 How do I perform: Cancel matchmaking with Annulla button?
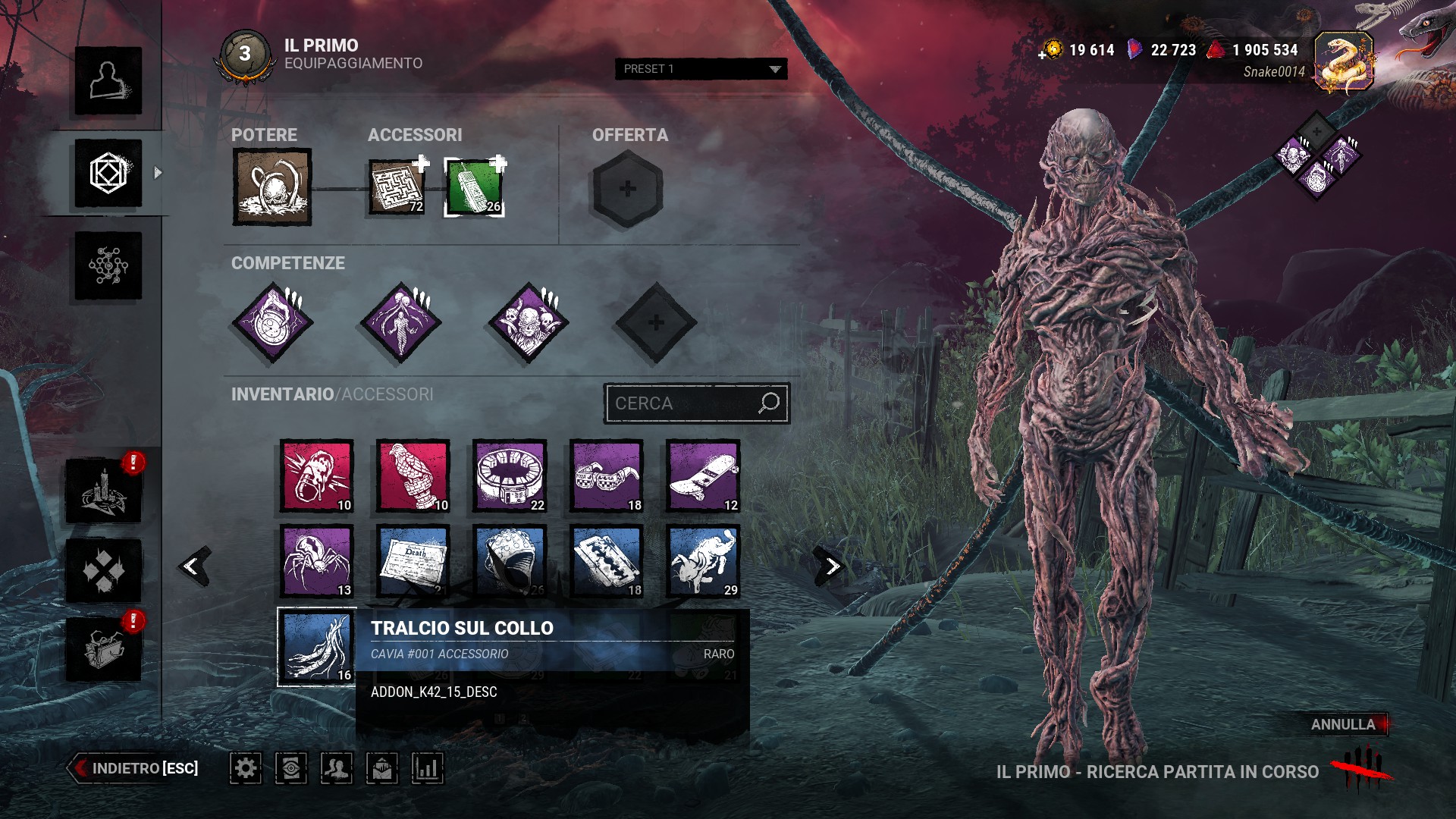coord(1343,724)
